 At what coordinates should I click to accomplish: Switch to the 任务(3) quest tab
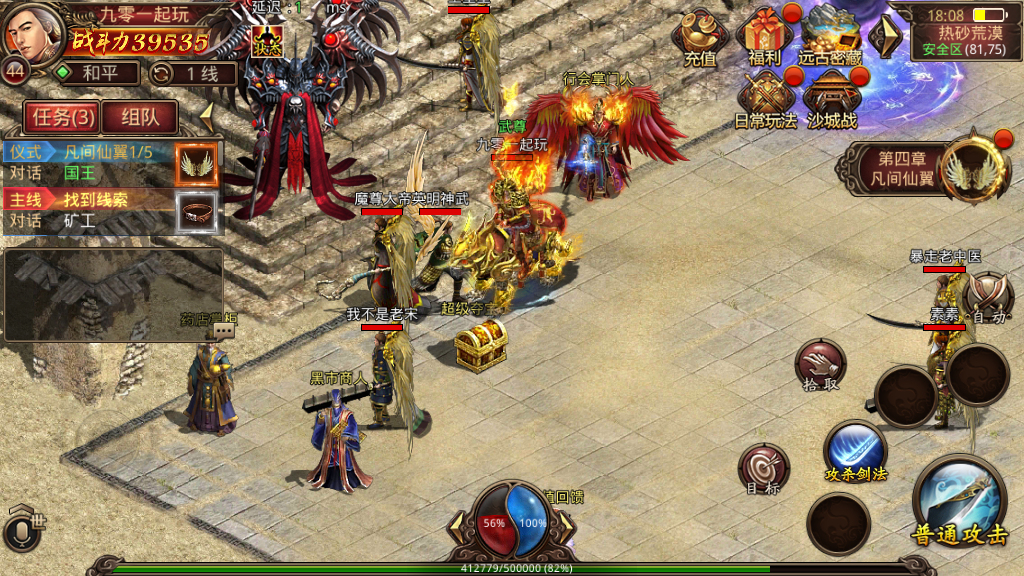tap(63, 117)
